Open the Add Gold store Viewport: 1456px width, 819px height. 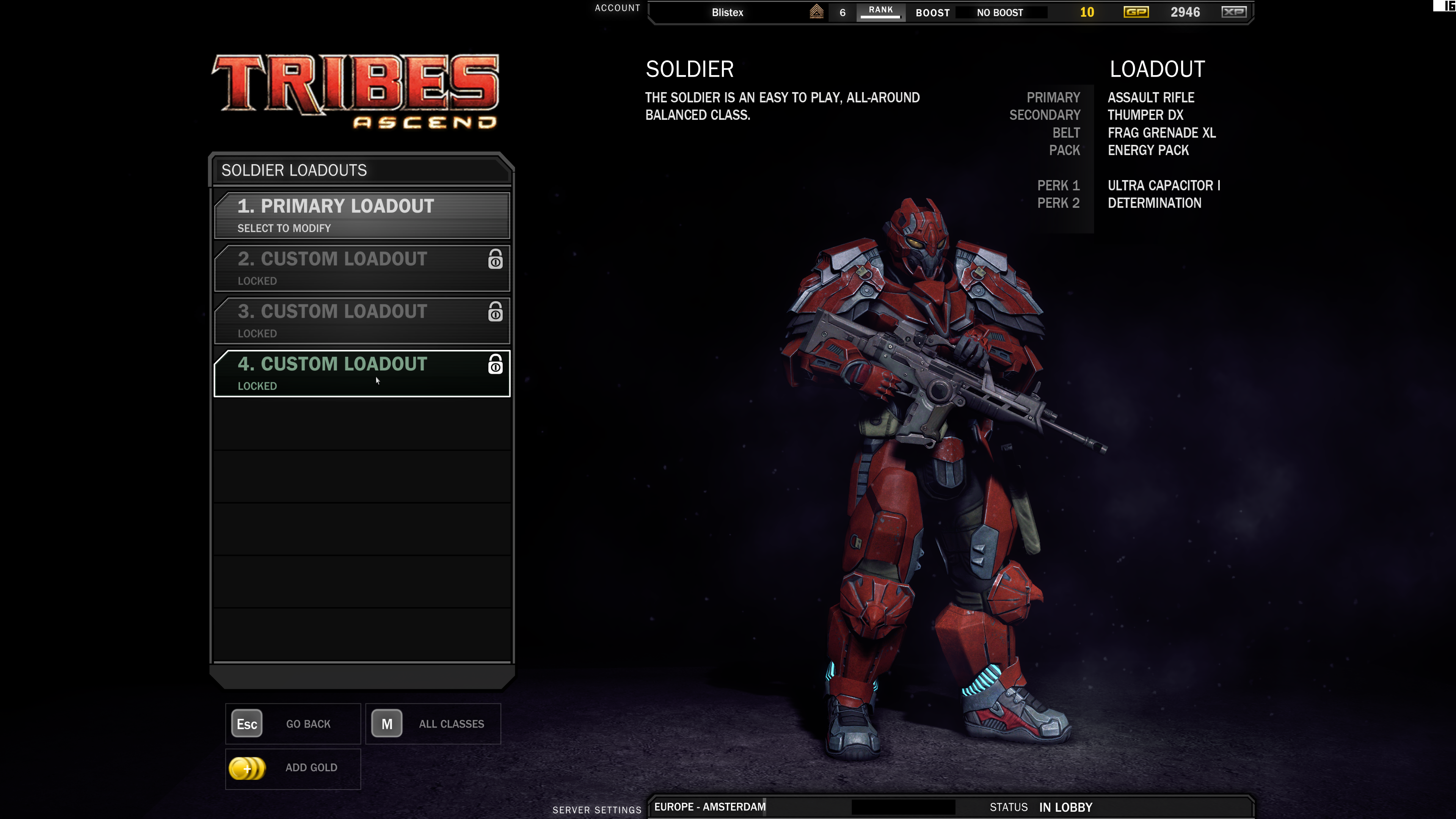click(x=293, y=768)
